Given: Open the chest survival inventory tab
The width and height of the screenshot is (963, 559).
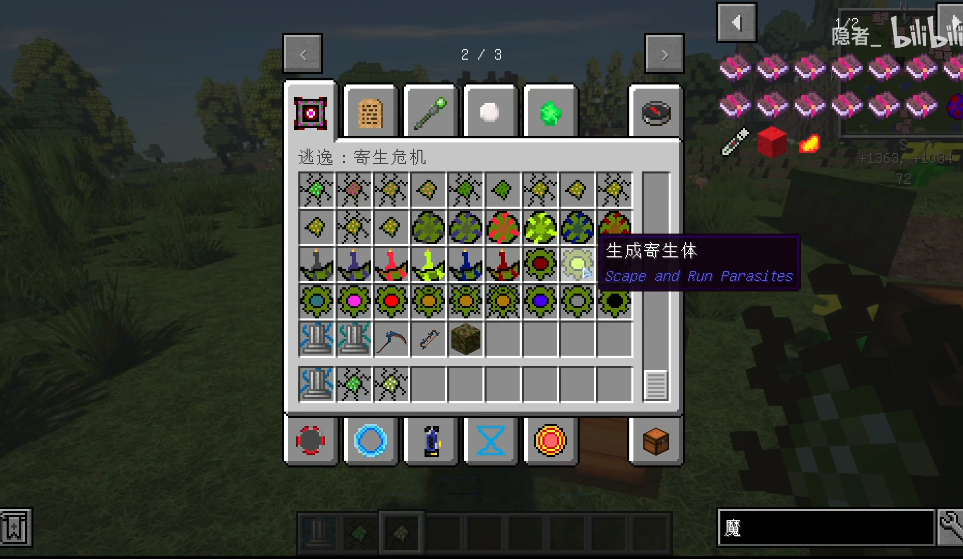Looking at the screenshot, I should click(x=655, y=440).
